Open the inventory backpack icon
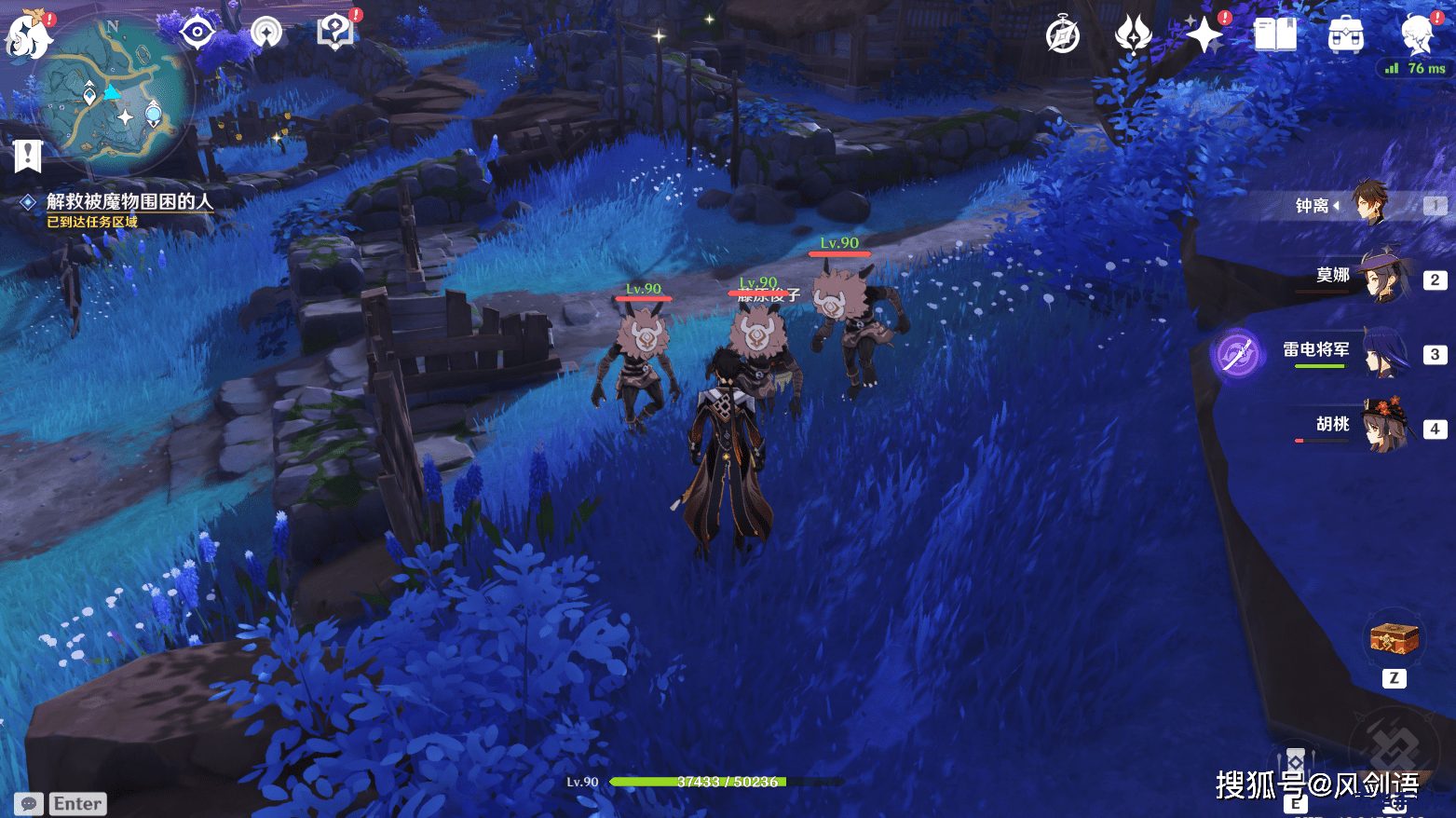Image resolution: width=1456 pixels, height=818 pixels. pyautogui.click(x=1345, y=36)
